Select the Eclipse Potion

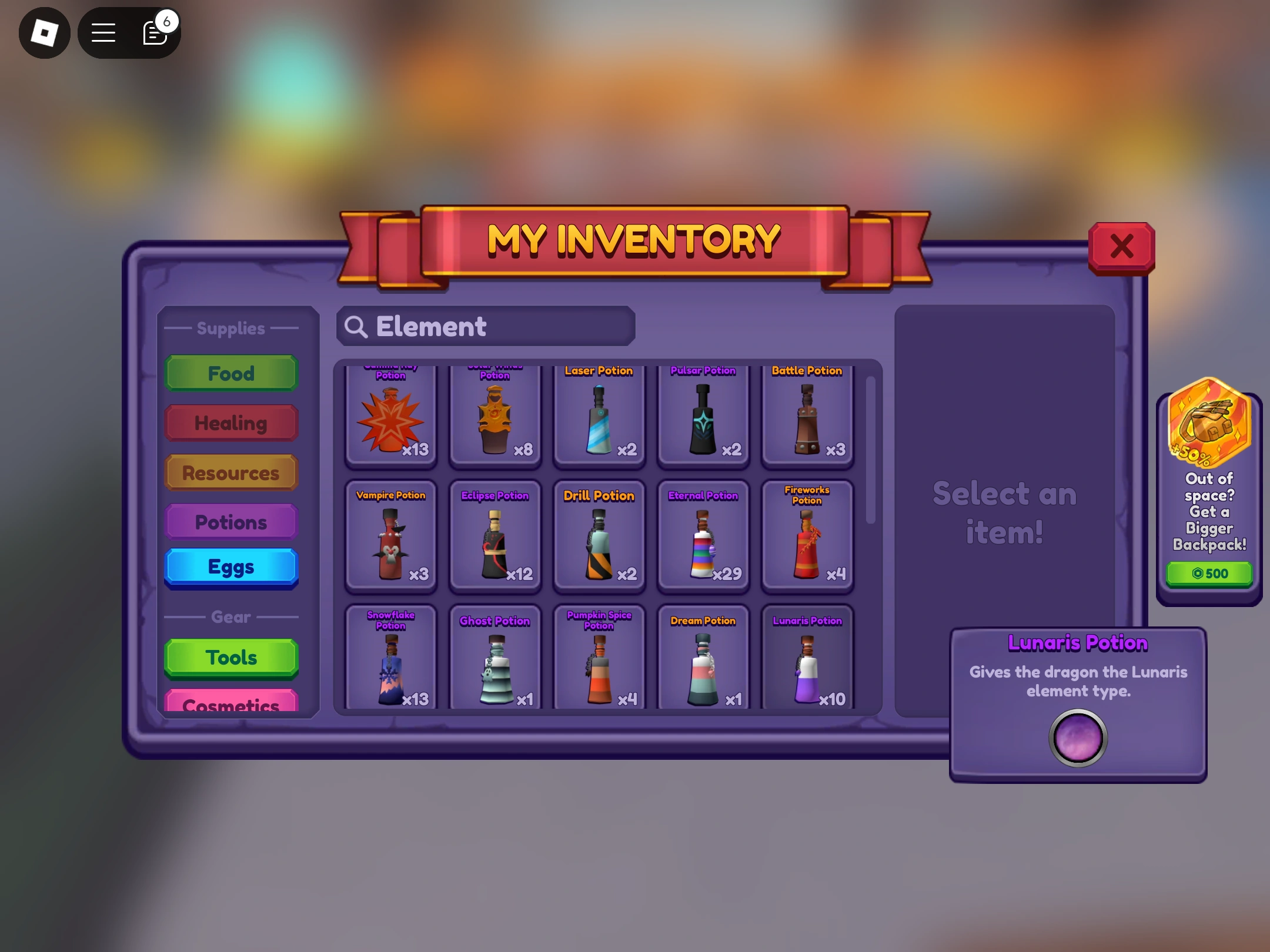[x=495, y=538]
